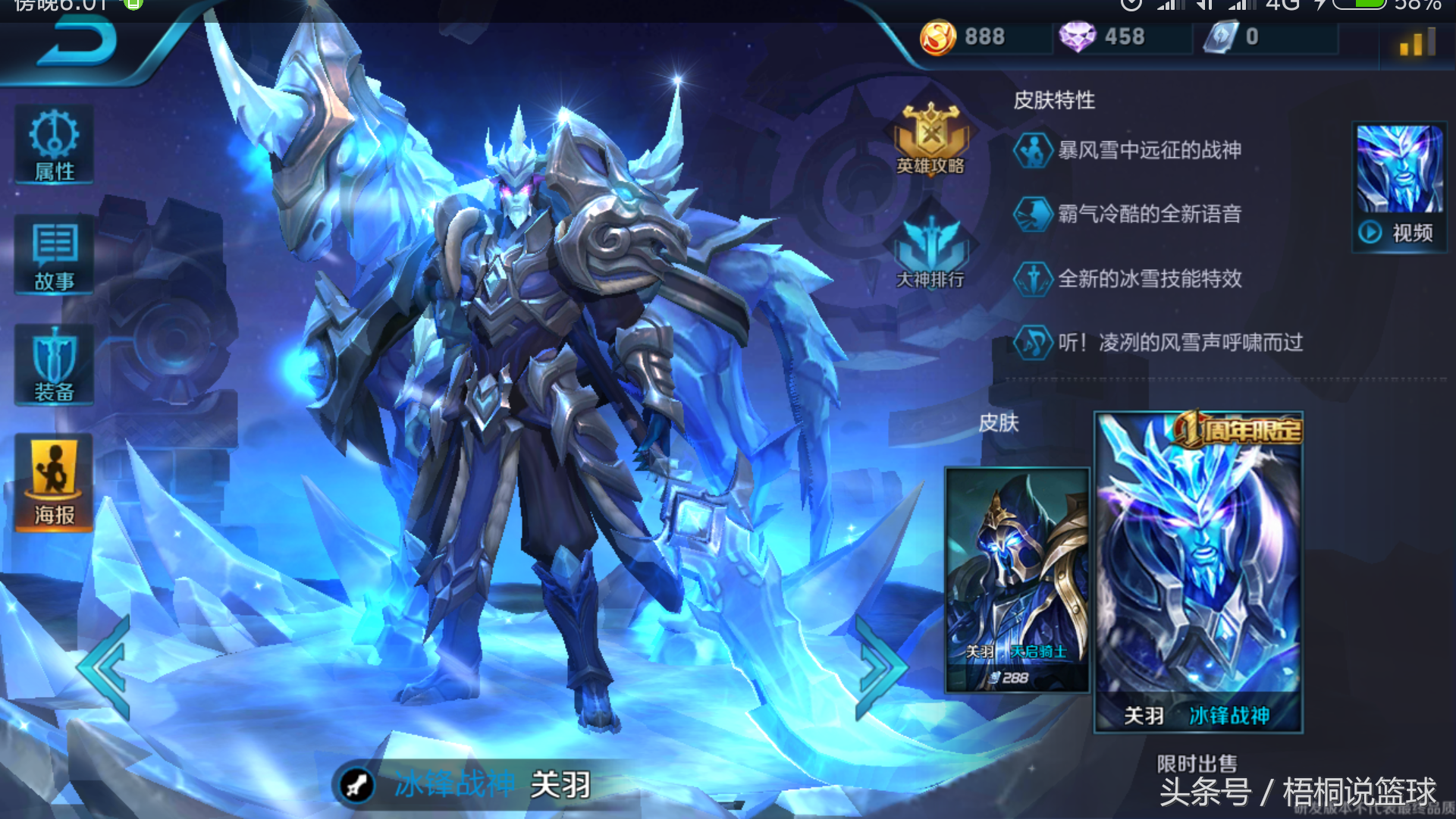View the 海报 poster
Viewport: 1456px width, 819px height.
(x=54, y=483)
